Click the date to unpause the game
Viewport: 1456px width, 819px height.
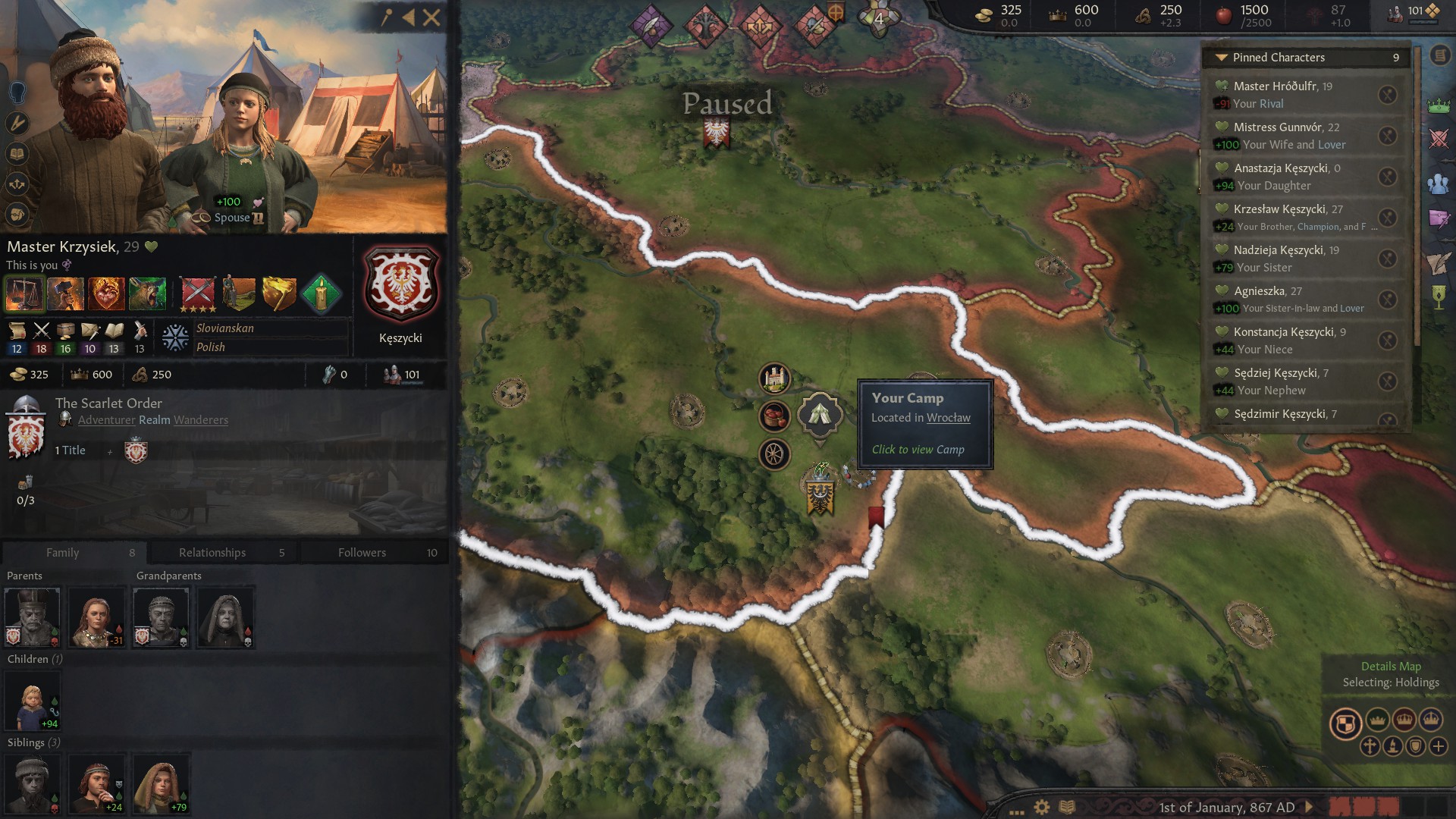[x=1226, y=807]
